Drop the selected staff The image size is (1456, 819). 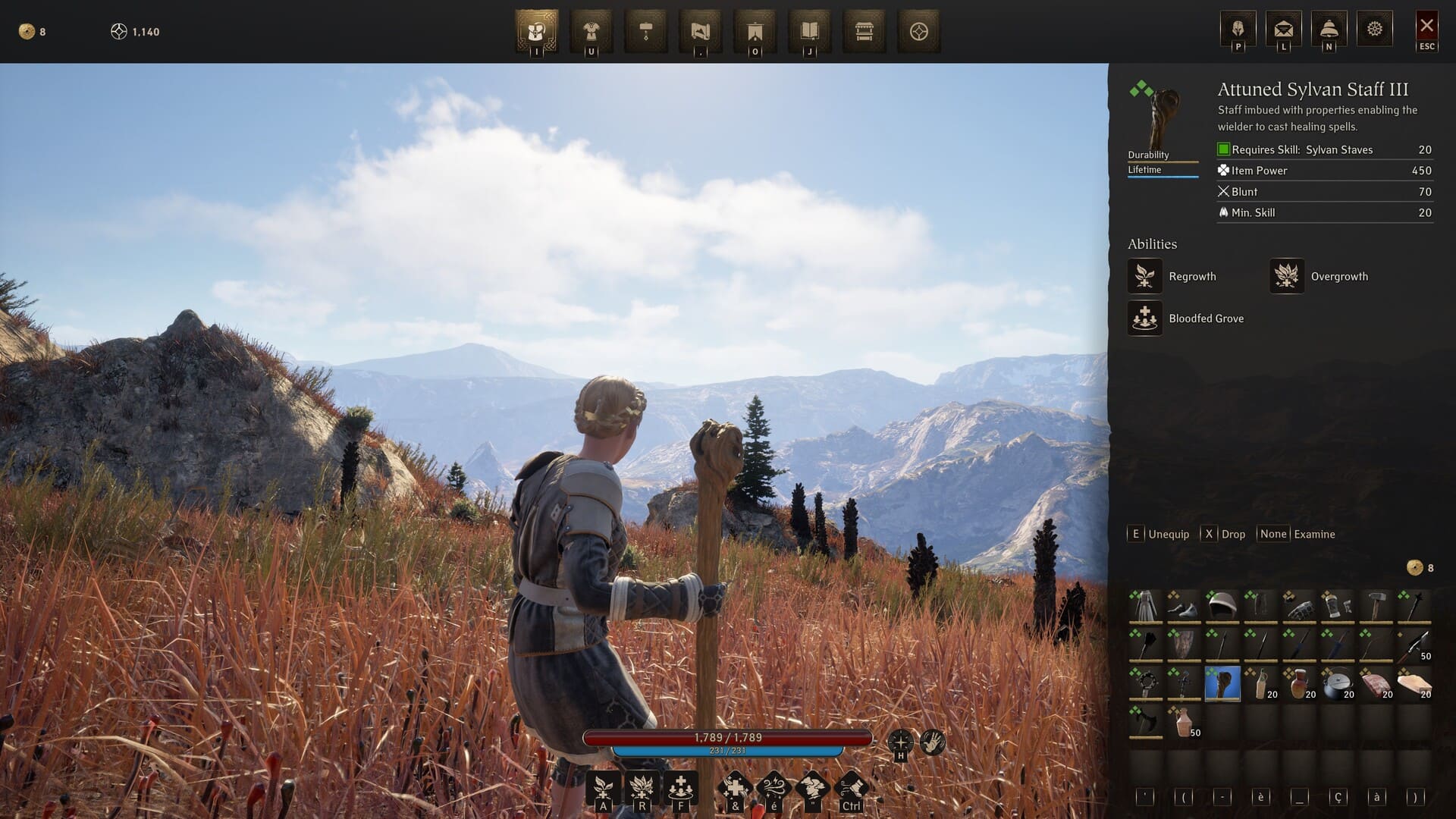(x=1224, y=534)
